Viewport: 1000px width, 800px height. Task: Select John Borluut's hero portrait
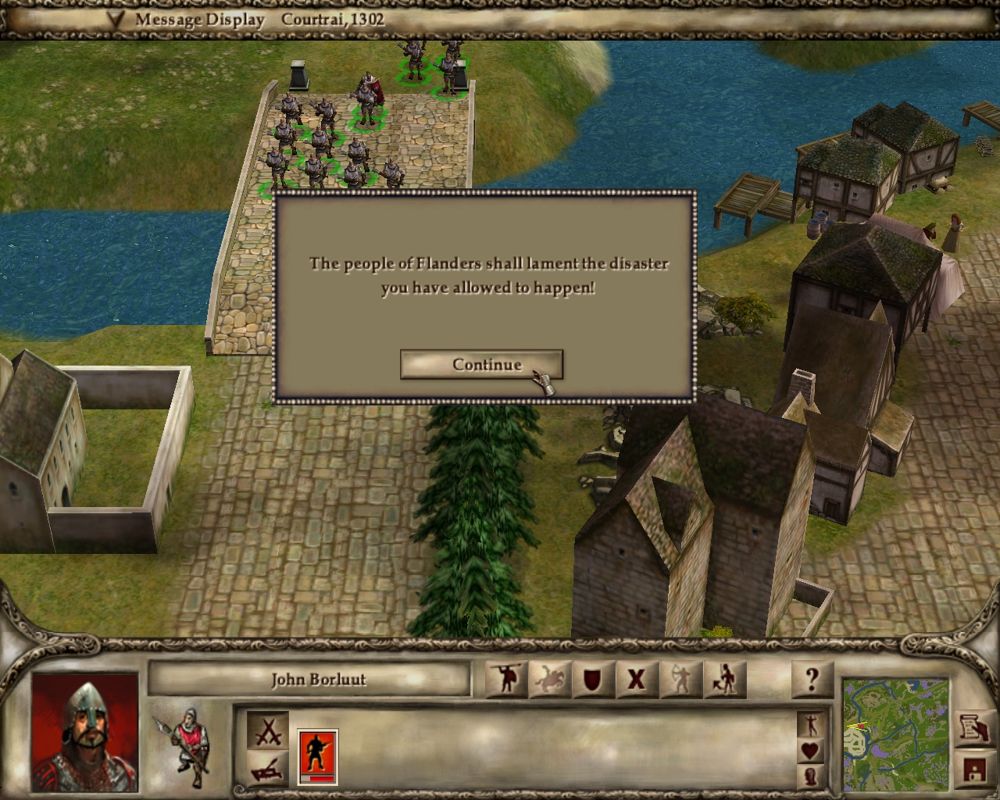pos(84,731)
